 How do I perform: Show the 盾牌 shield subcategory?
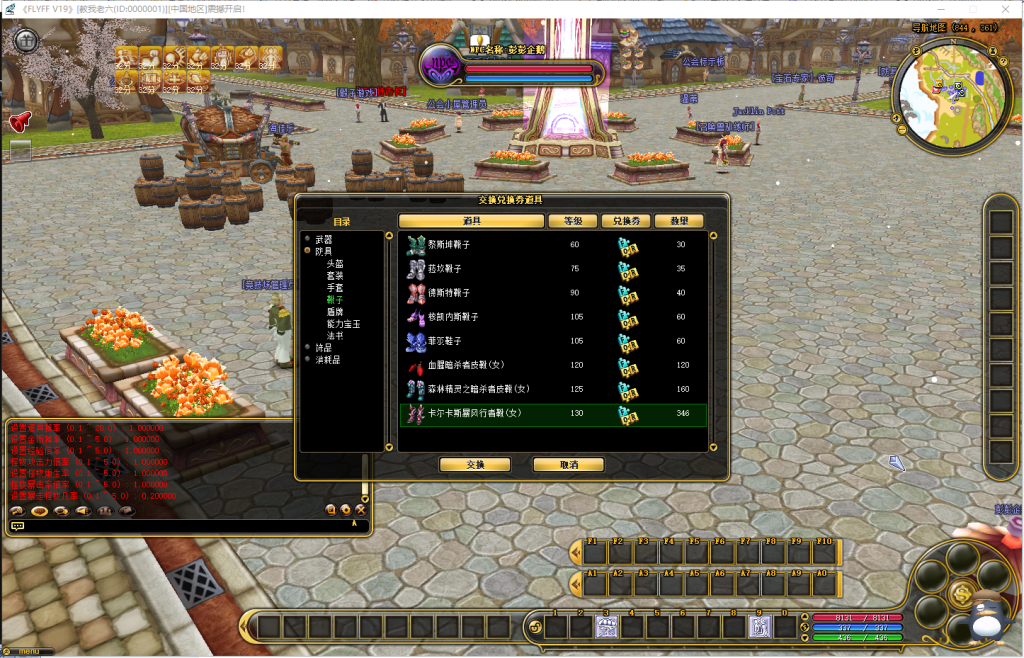coord(334,312)
